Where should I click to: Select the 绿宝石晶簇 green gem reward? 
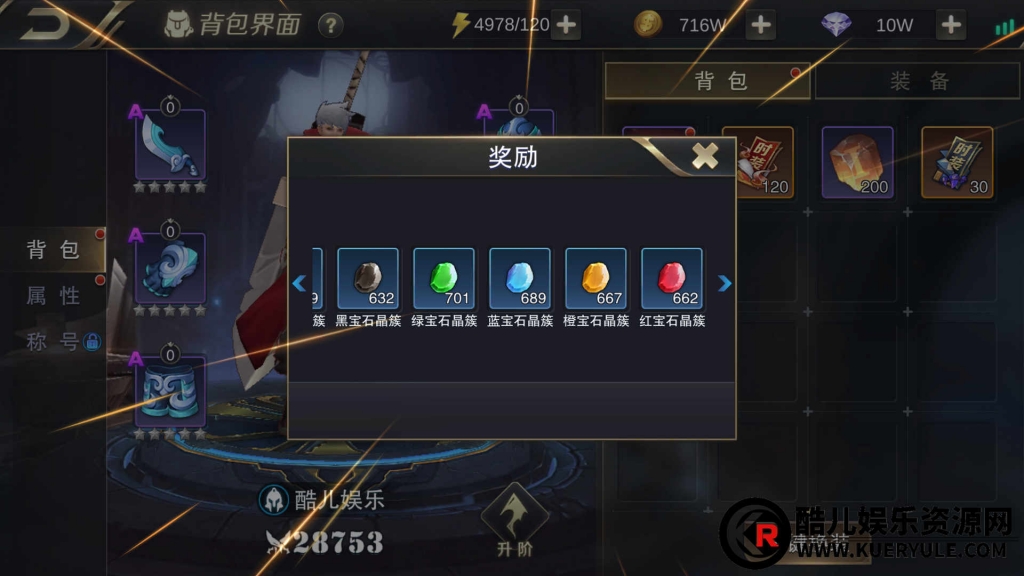[444, 278]
